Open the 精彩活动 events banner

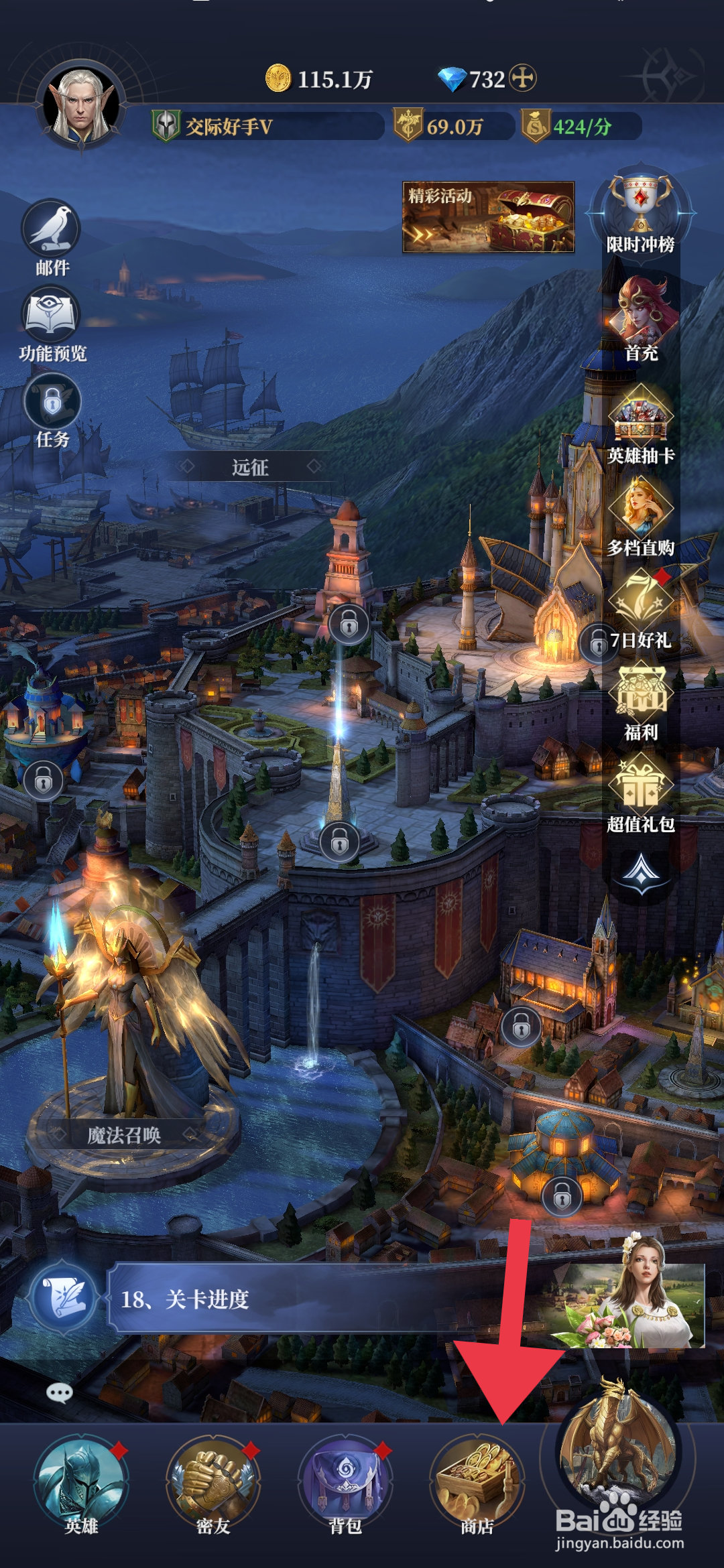tap(488, 217)
